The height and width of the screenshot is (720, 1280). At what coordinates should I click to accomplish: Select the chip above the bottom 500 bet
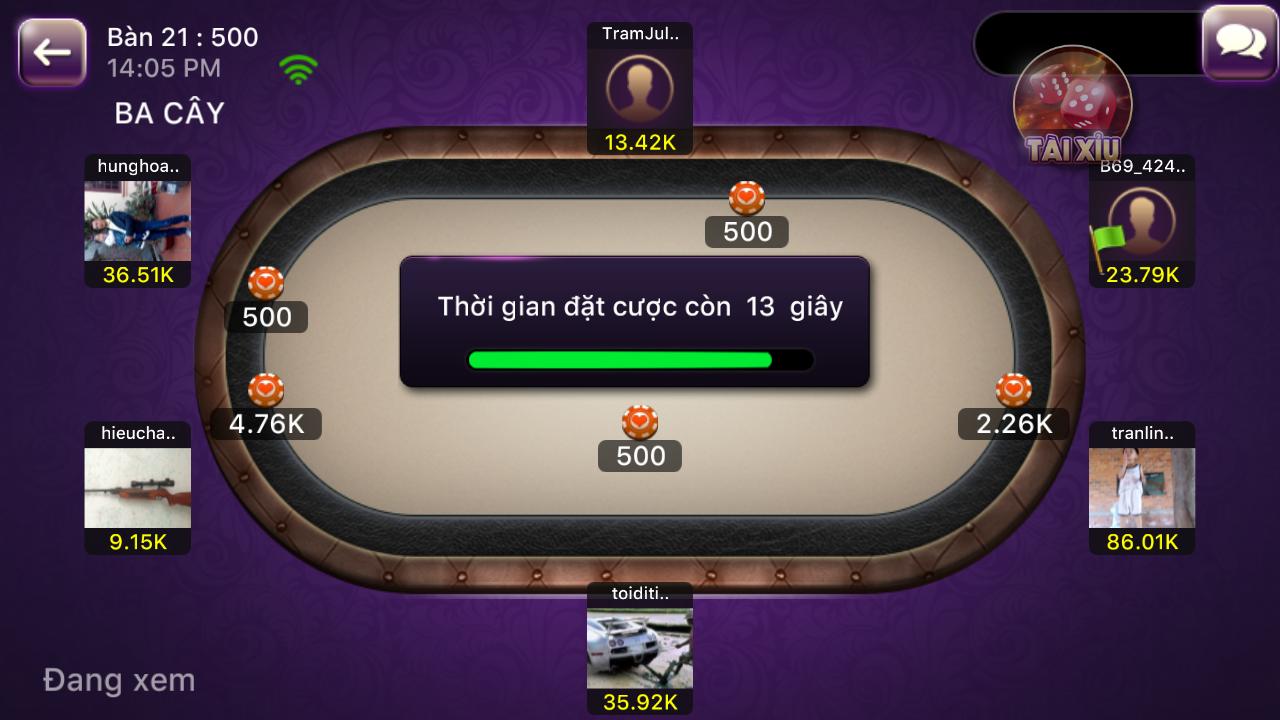point(639,420)
